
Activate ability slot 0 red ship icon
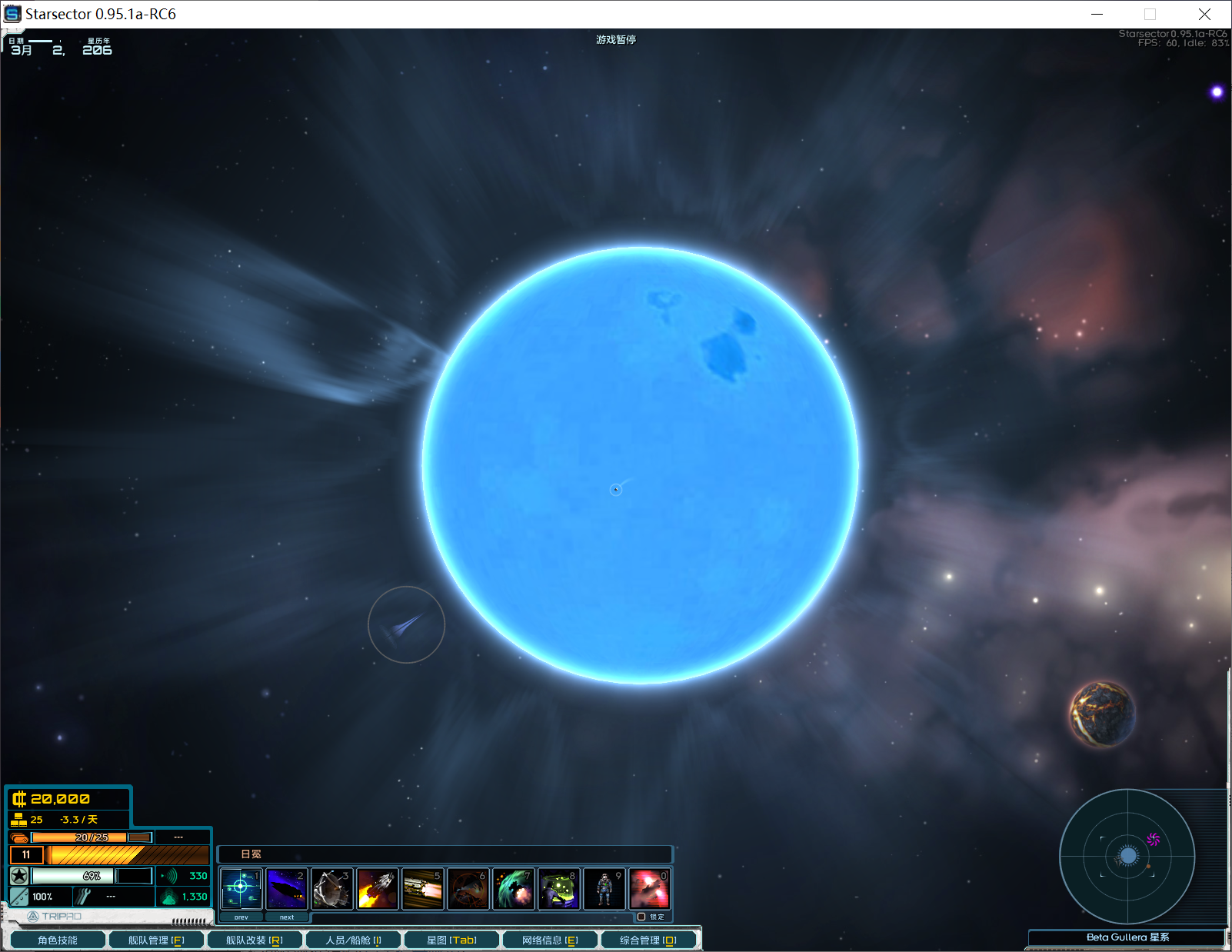[x=650, y=889]
